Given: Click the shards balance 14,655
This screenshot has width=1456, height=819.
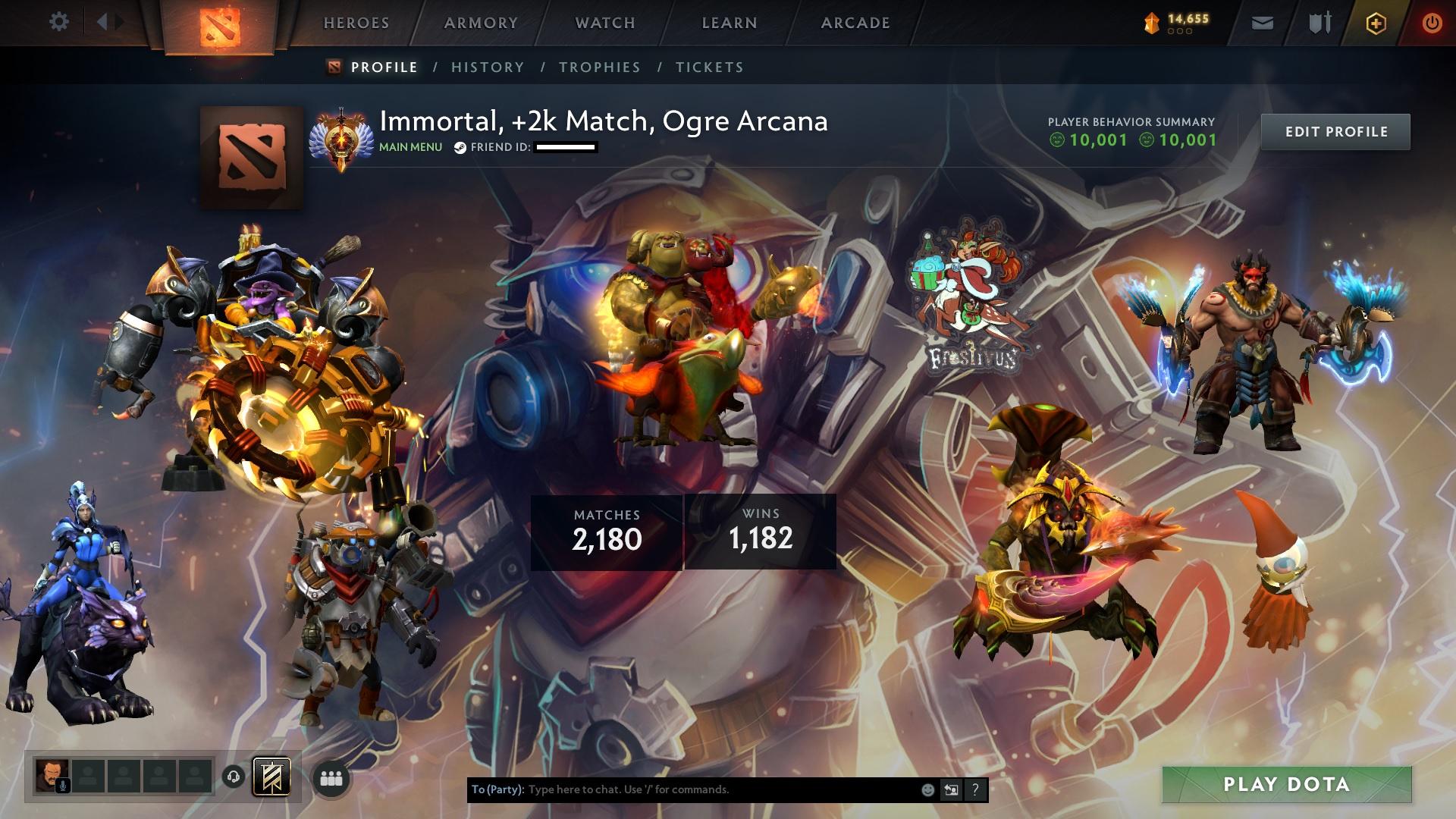Looking at the screenshot, I should pos(1177,23).
